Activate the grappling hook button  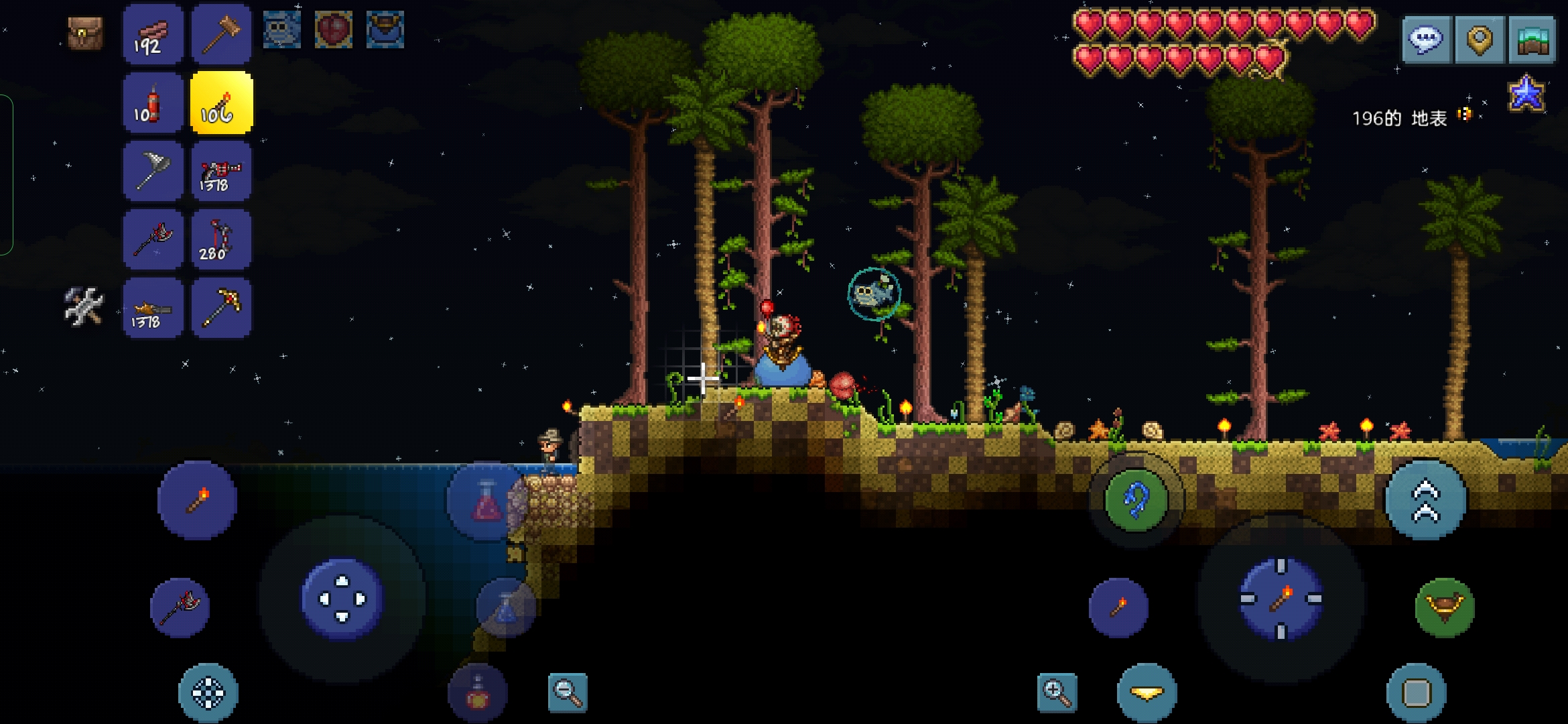[x=1136, y=501]
